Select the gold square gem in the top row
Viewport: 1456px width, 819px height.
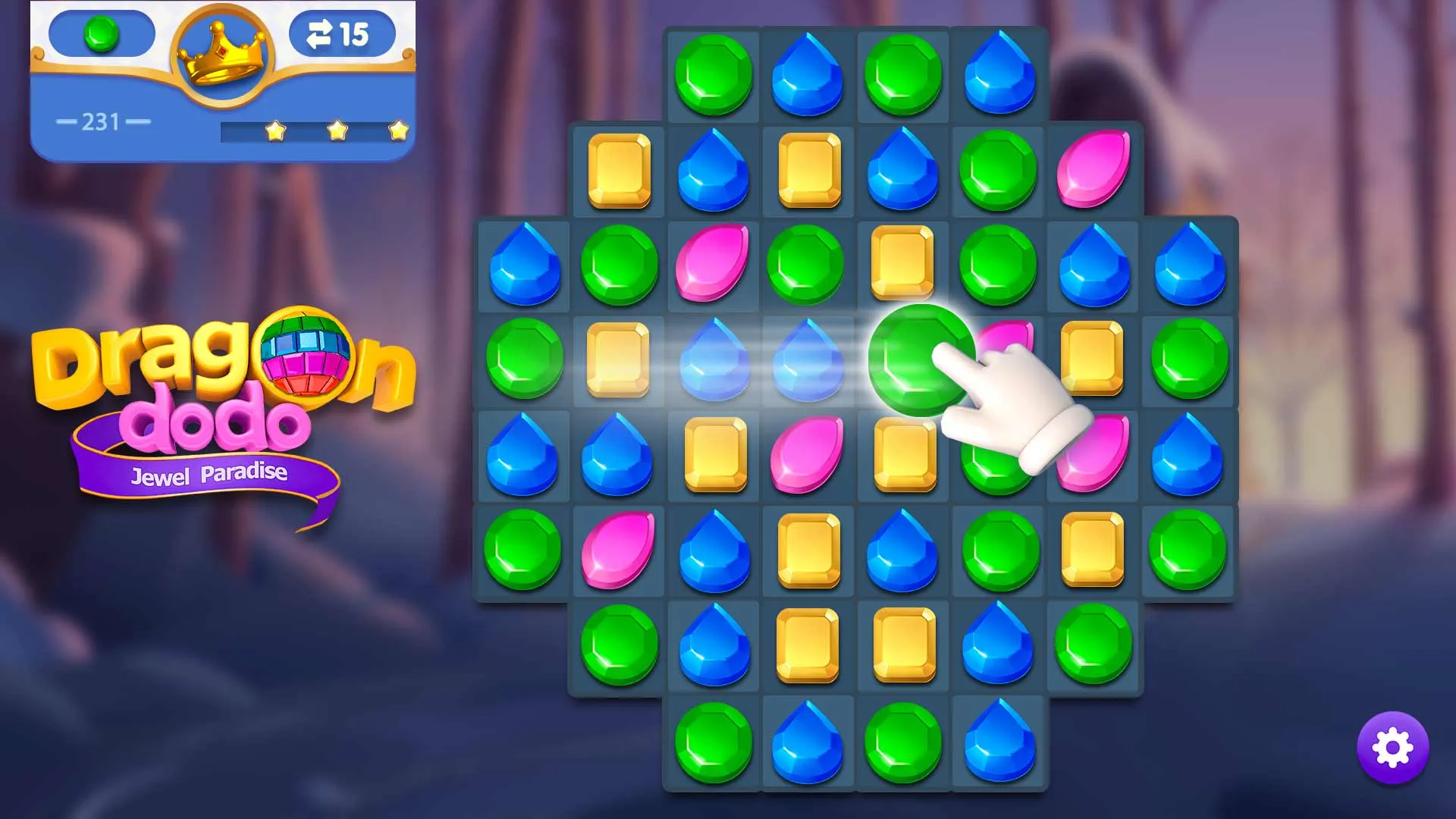click(x=620, y=171)
